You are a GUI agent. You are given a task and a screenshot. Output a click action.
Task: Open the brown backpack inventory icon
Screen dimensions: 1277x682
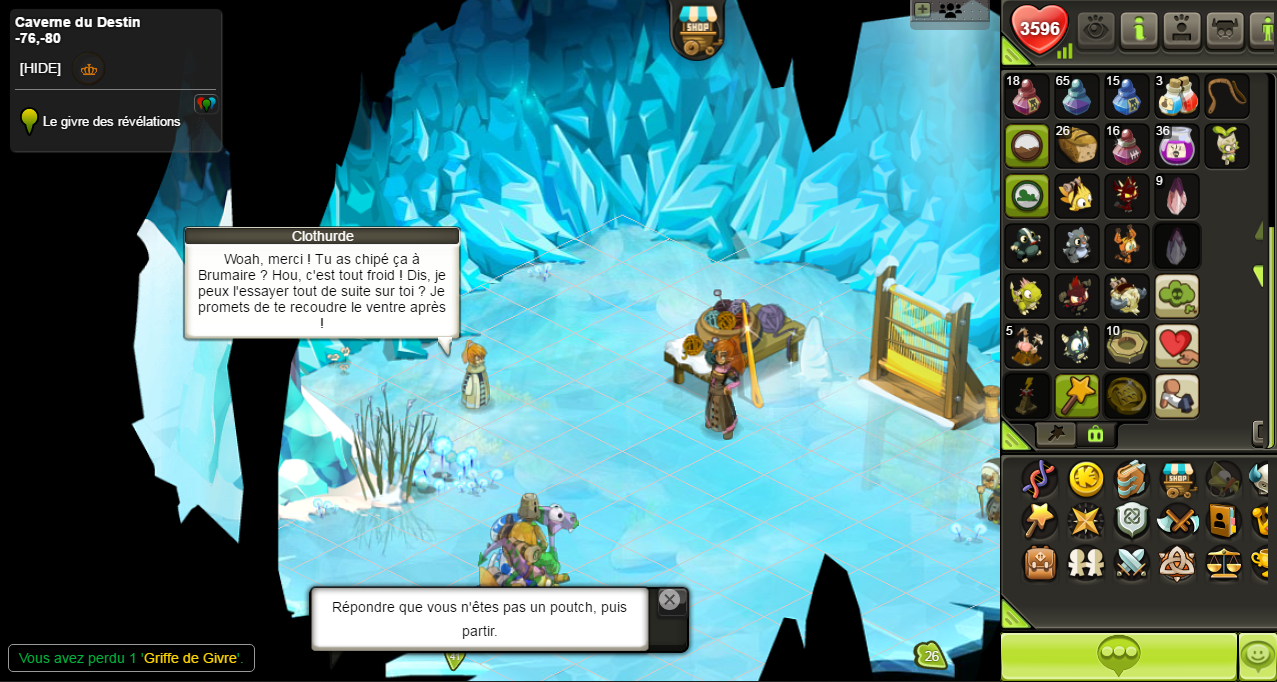[x=1040, y=563]
